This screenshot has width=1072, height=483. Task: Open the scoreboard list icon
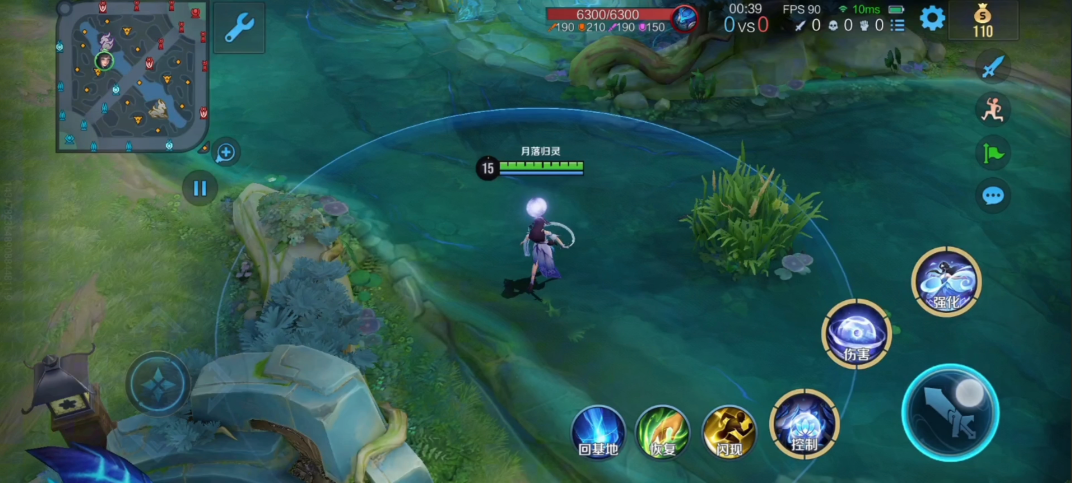coord(898,25)
